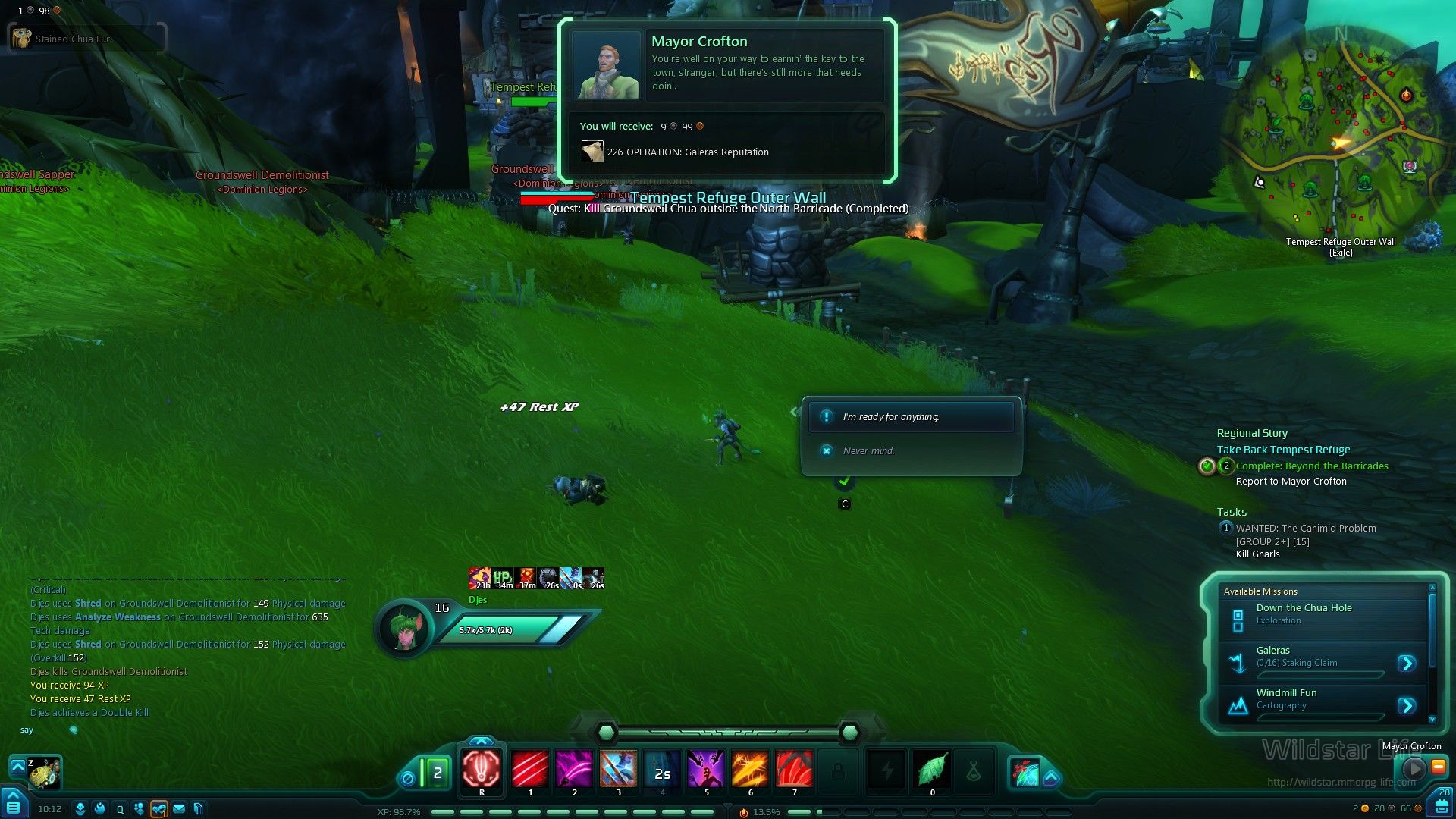
Task: Open the inventory bag showing 28 slots
Action: 1442,805
